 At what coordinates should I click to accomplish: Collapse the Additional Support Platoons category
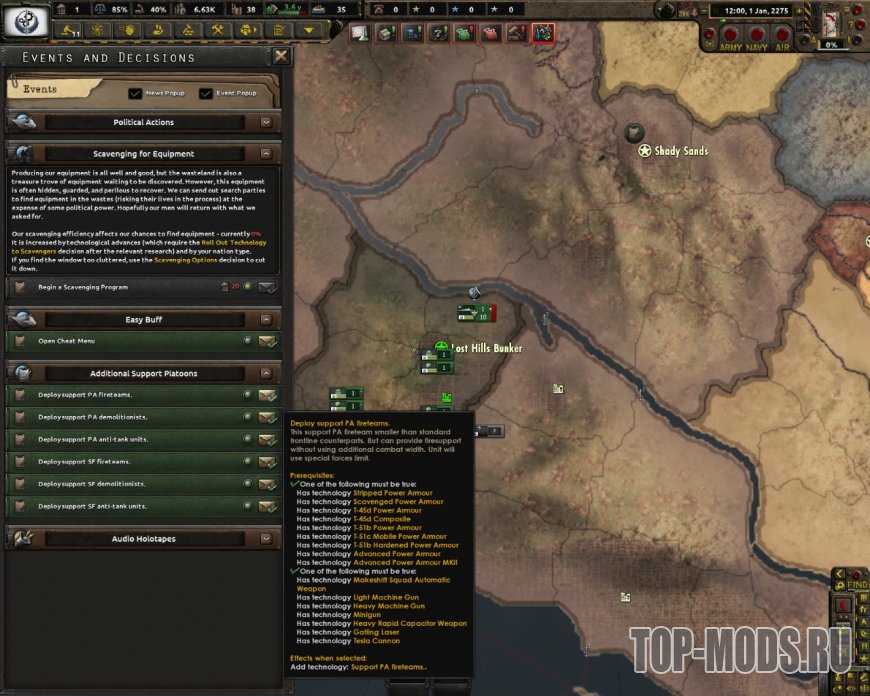266,373
